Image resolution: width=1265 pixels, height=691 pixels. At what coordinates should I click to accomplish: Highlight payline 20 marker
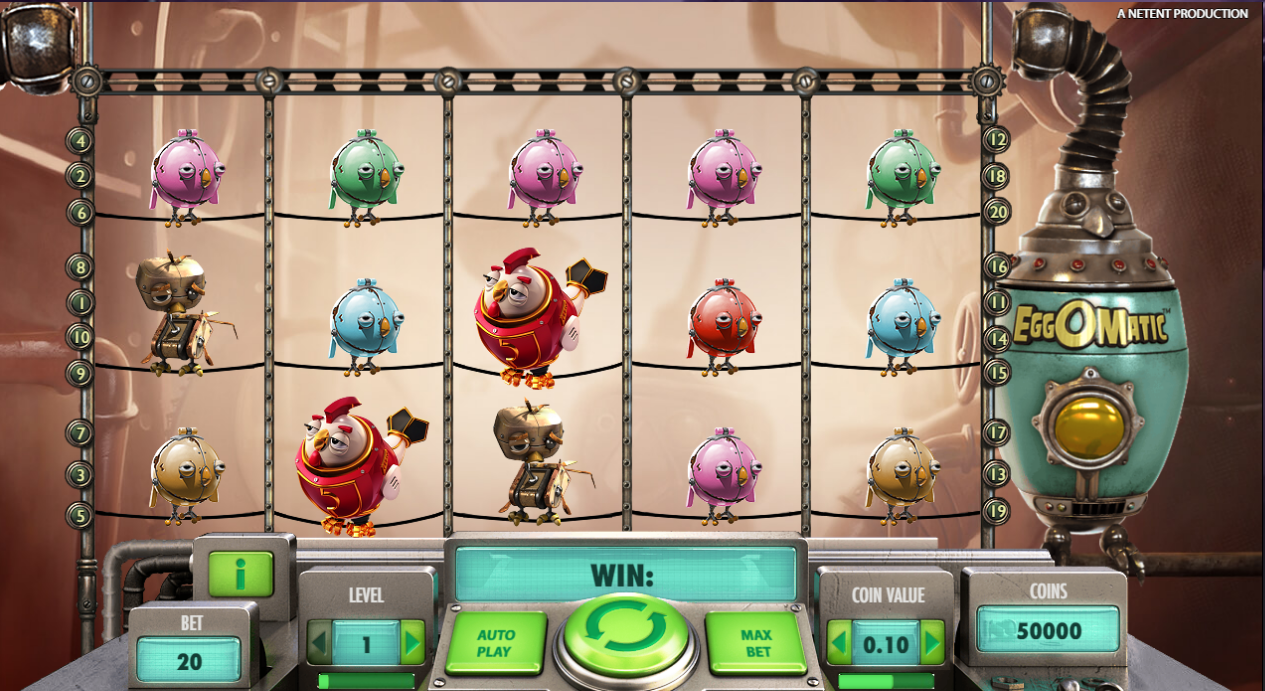pos(997,211)
